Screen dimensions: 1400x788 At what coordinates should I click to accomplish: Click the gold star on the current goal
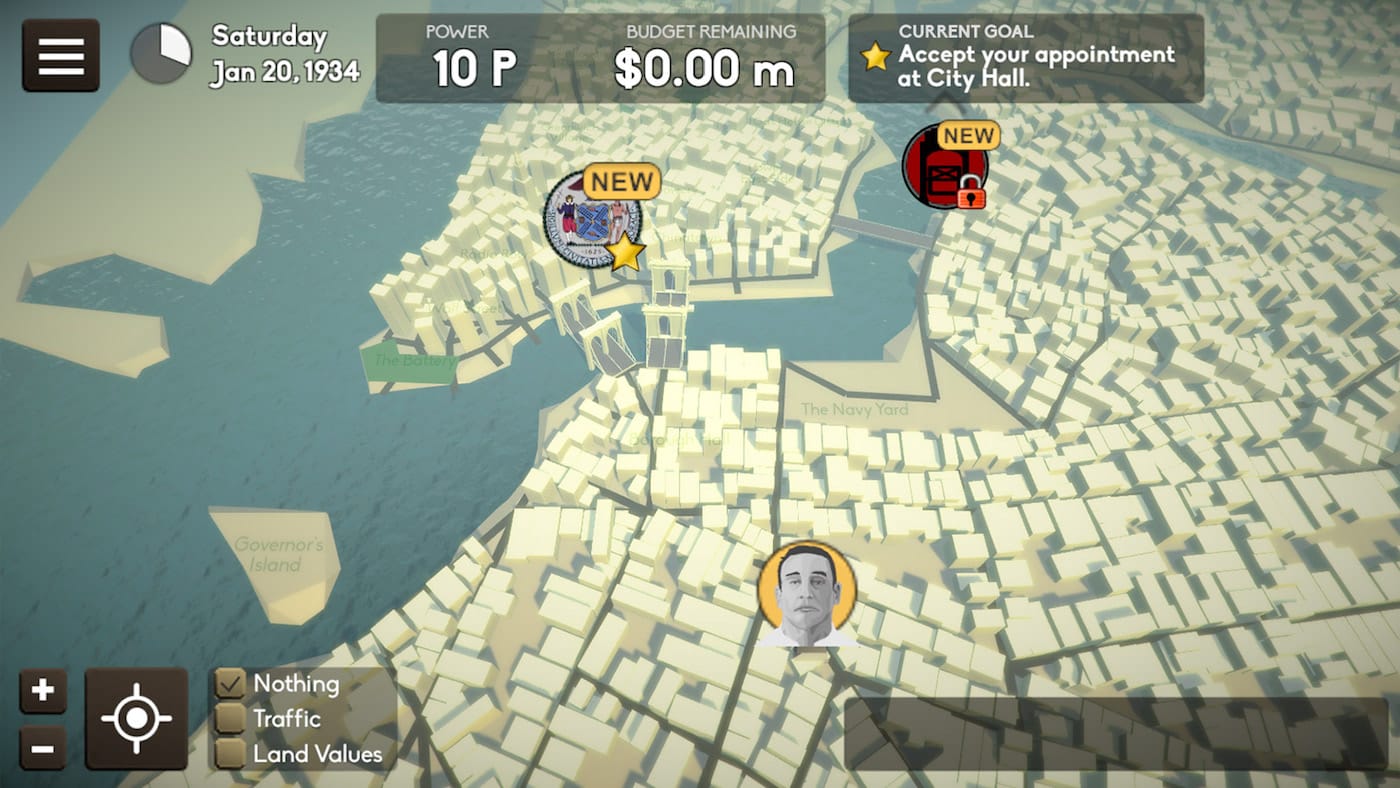pos(875,58)
